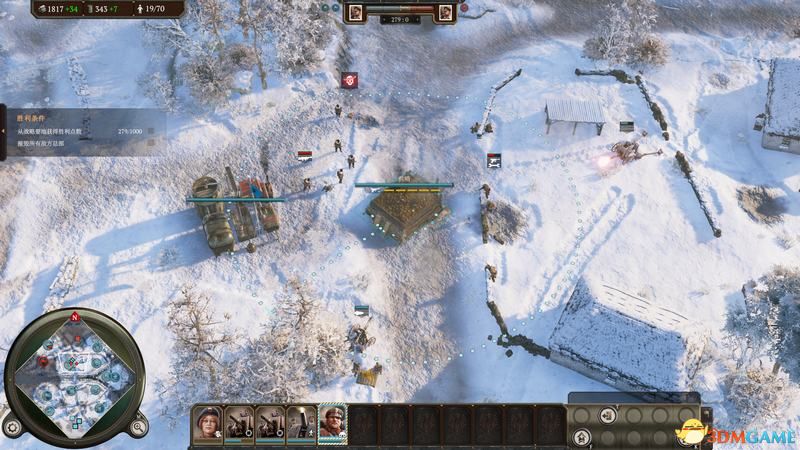Select the female officer unit portrait
Image resolution: width=800 pixels, height=450 pixels.
(x=208, y=424)
